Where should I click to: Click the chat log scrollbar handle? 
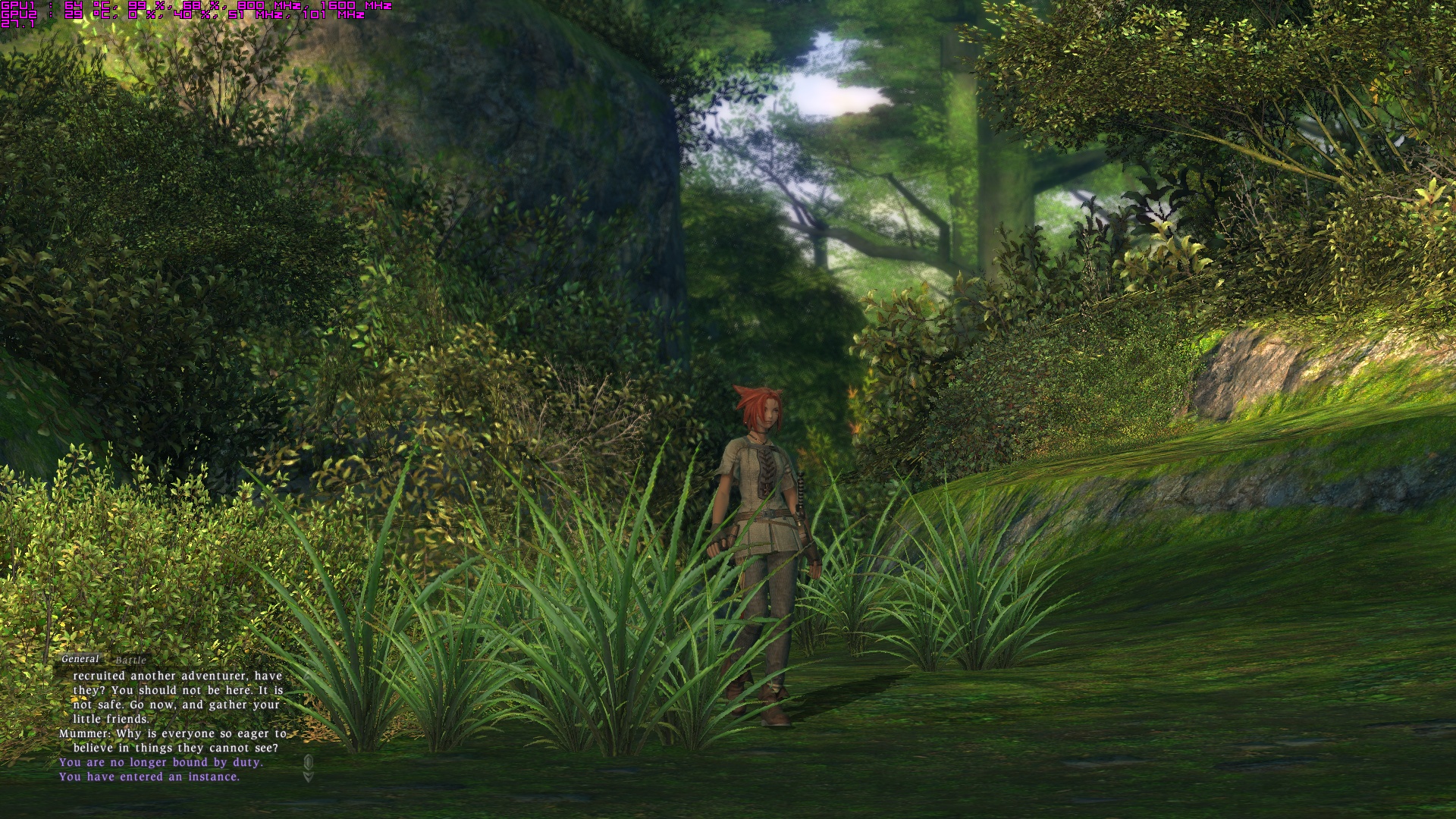(x=308, y=761)
